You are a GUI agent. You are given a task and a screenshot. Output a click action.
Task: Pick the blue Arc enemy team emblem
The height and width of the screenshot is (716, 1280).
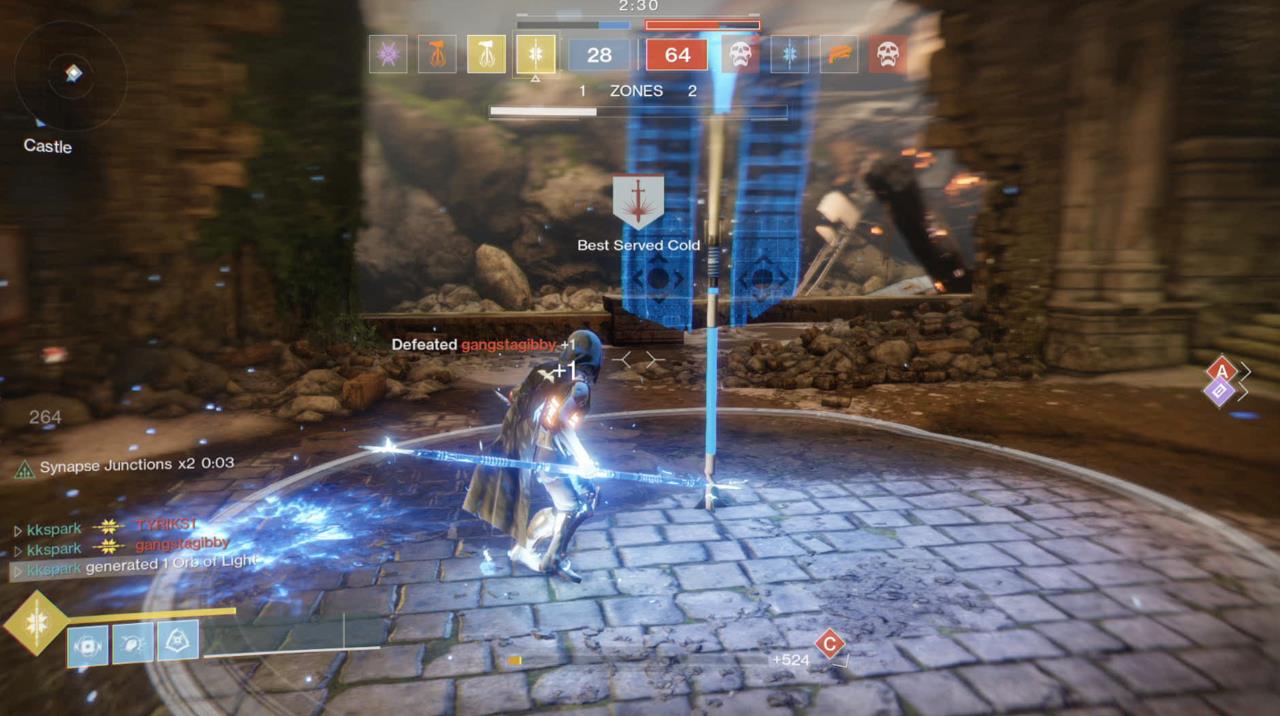[x=789, y=54]
